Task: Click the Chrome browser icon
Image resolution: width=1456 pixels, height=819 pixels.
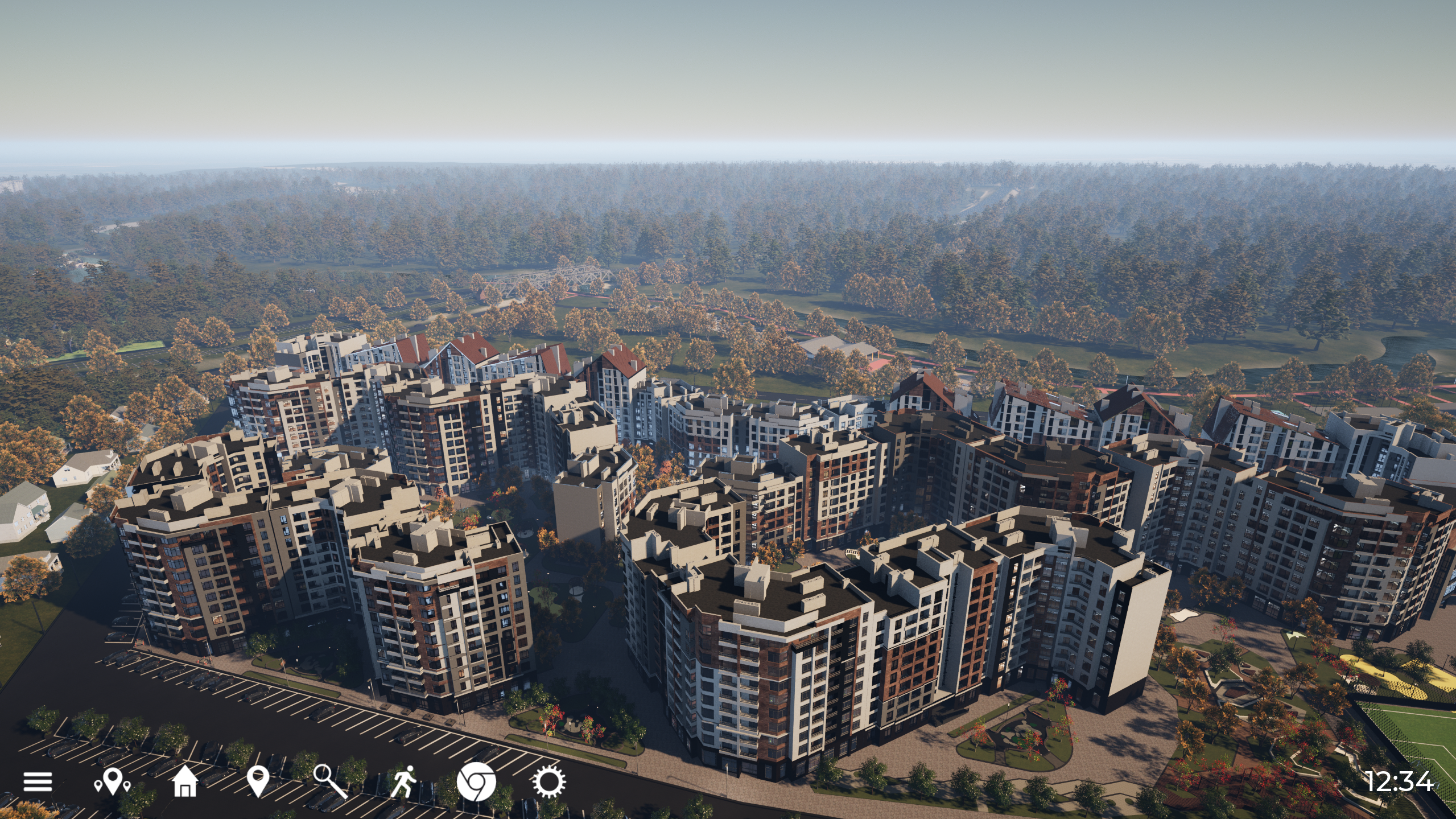Action: (476, 781)
